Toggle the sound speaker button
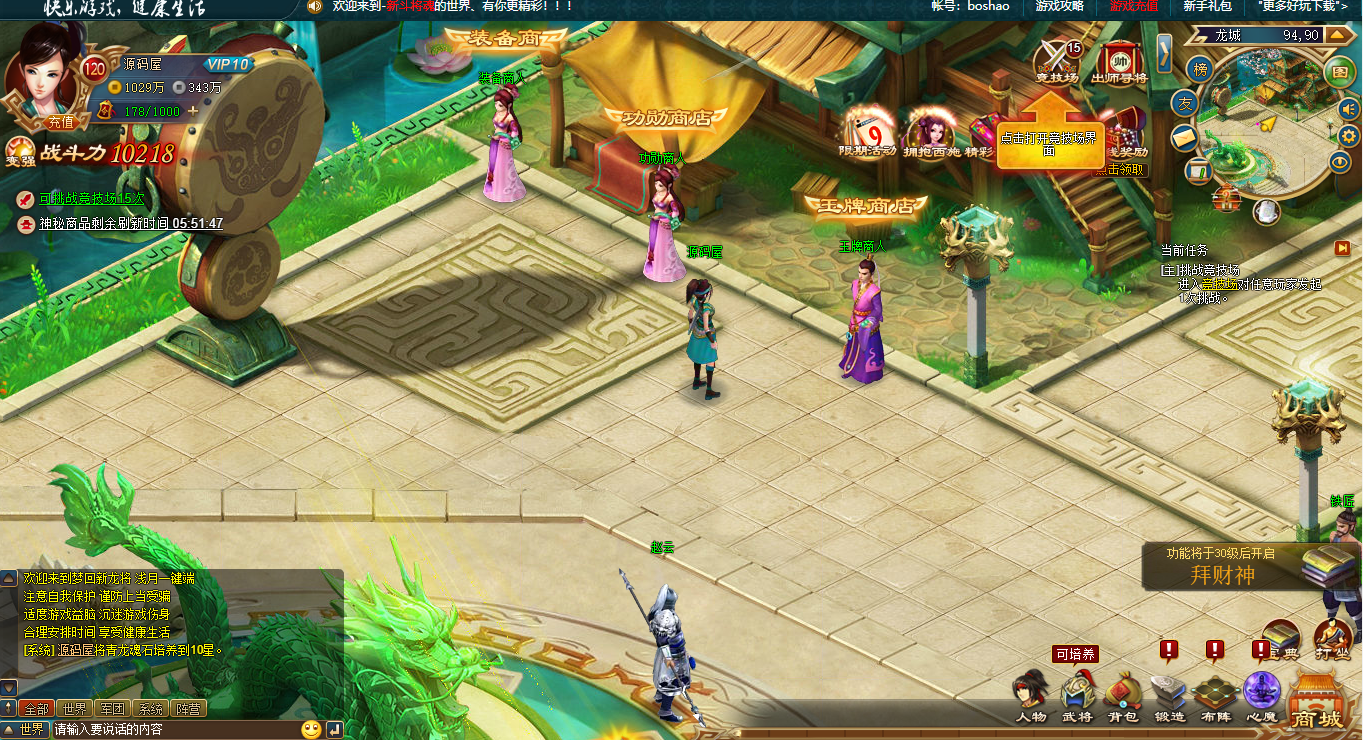The height and width of the screenshot is (740, 1363). tap(1347, 107)
